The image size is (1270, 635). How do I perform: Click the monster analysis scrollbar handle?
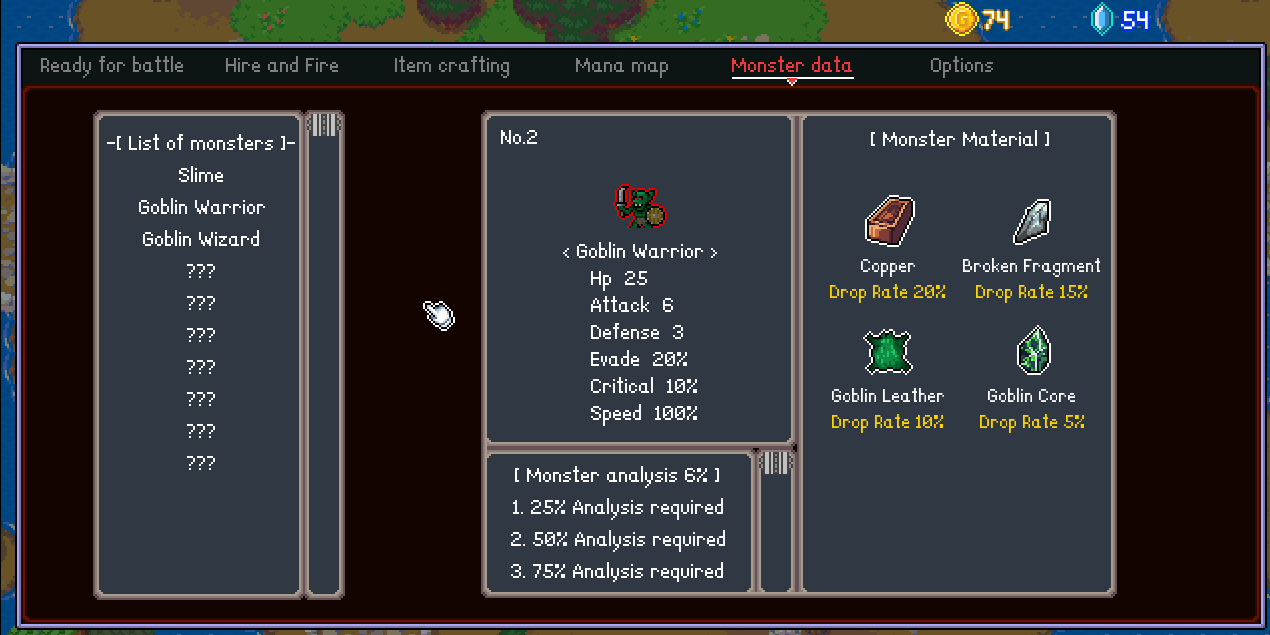[776, 463]
